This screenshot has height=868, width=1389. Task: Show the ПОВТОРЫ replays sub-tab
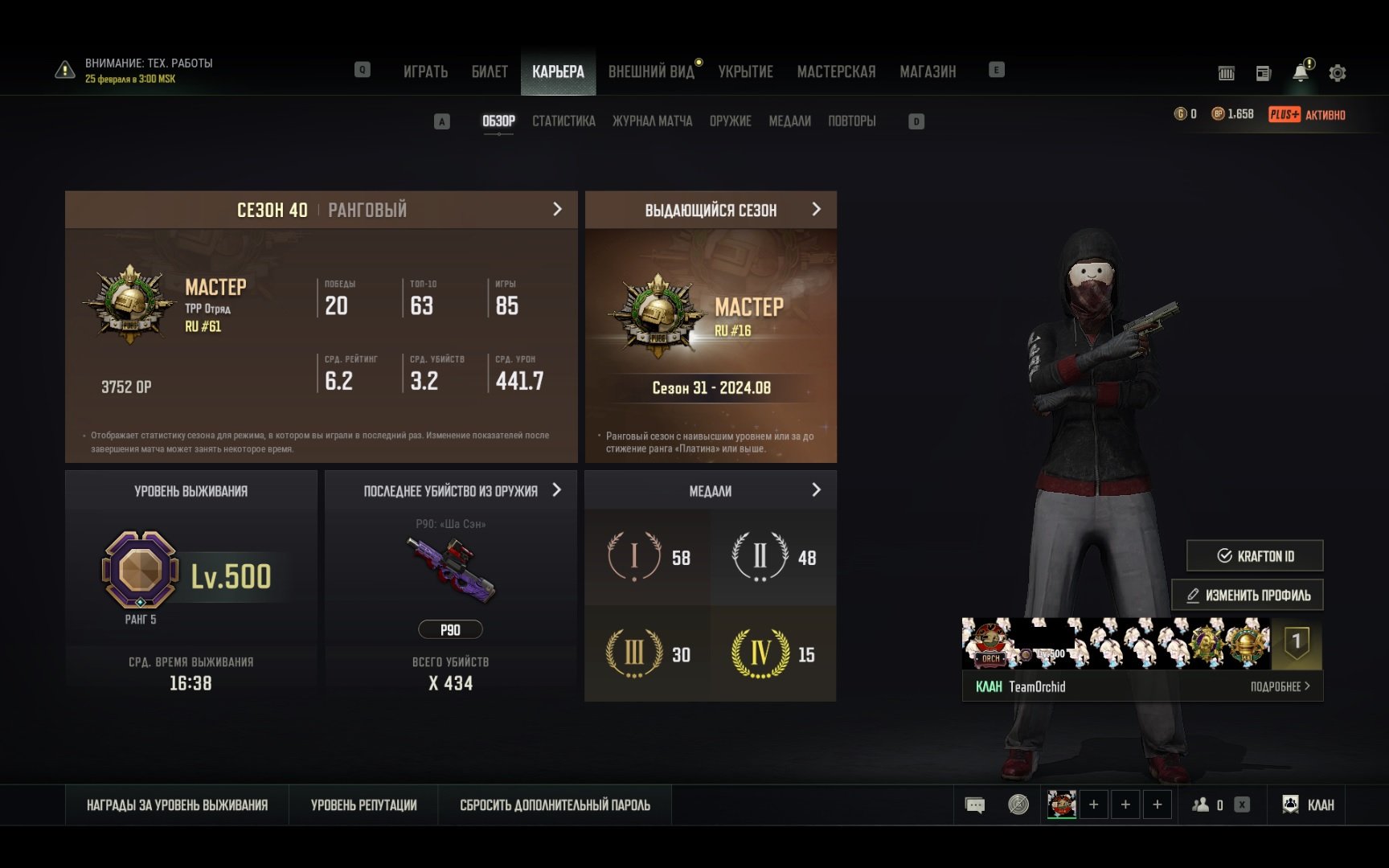point(851,121)
